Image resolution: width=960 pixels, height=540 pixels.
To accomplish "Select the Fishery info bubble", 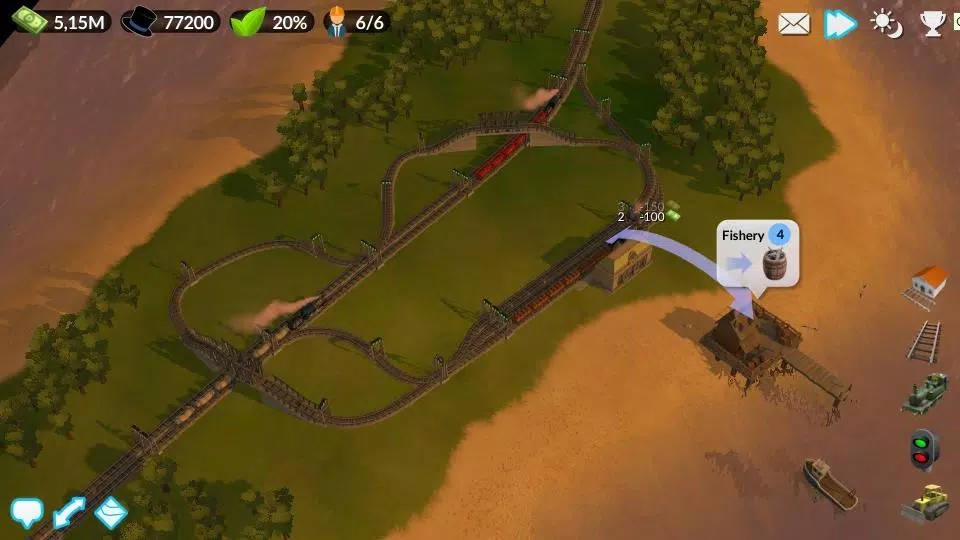I will tap(758, 254).
